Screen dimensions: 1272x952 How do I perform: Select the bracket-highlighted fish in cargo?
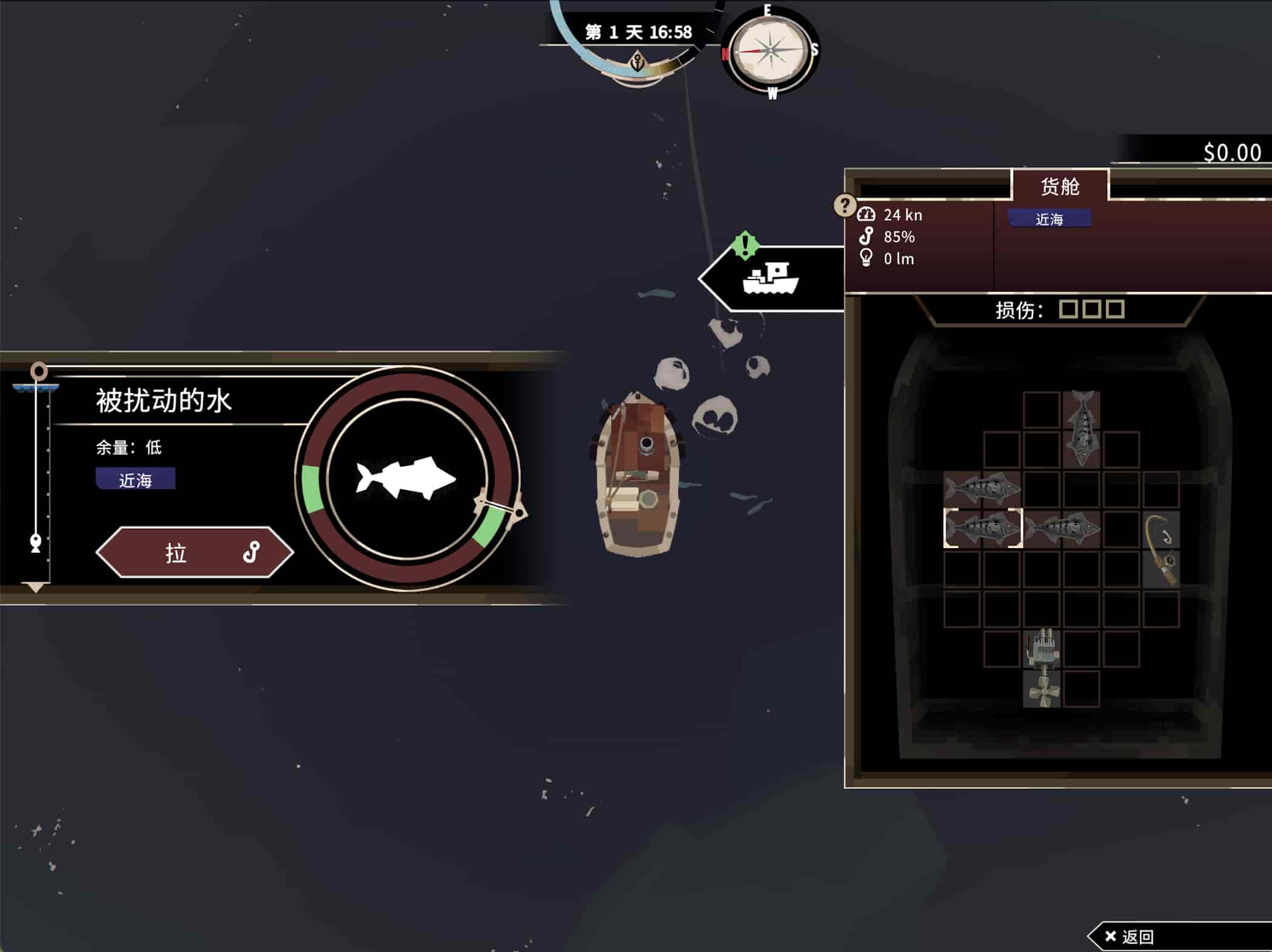tap(982, 528)
